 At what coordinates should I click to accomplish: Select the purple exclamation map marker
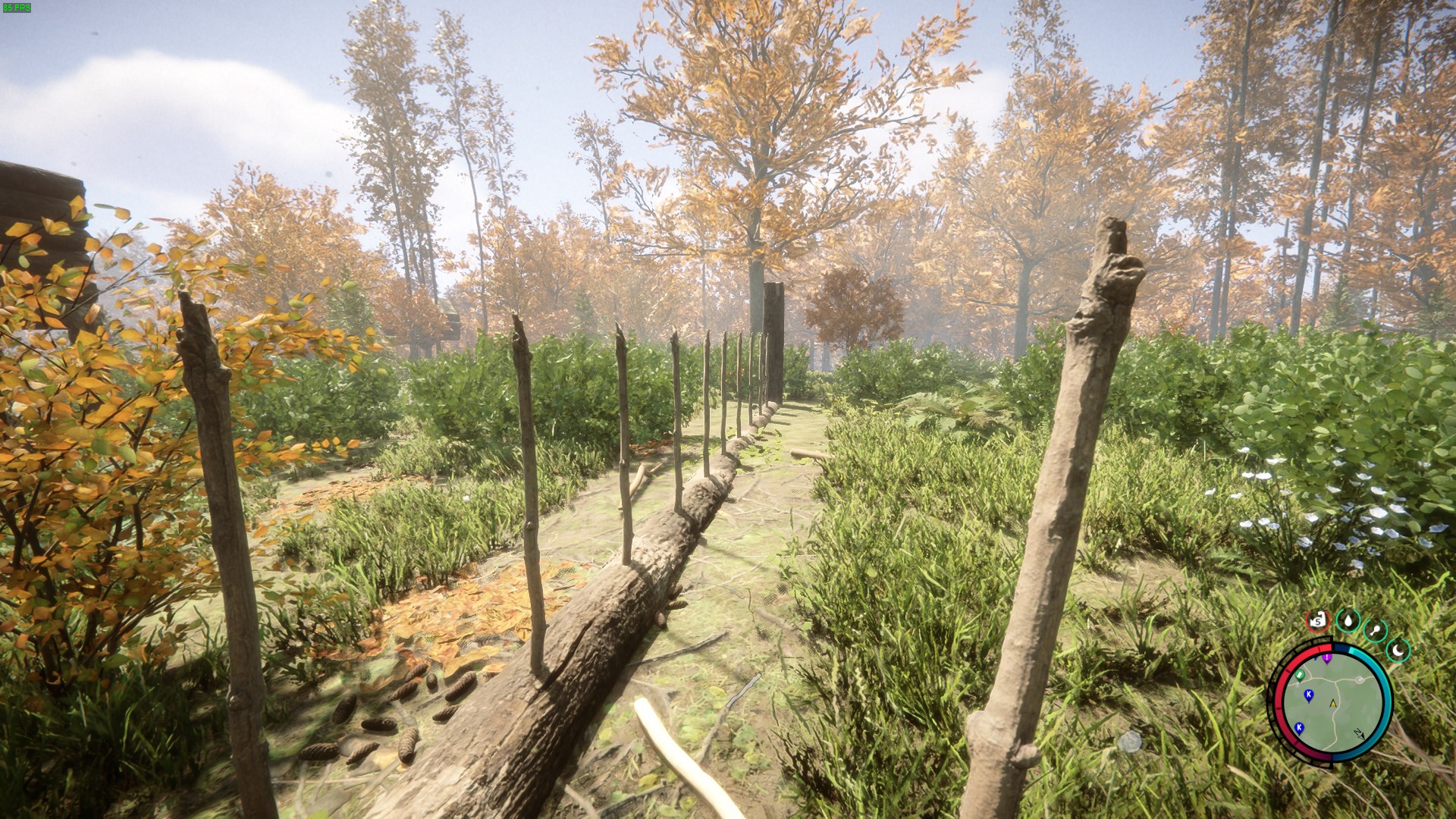pos(1327,657)
